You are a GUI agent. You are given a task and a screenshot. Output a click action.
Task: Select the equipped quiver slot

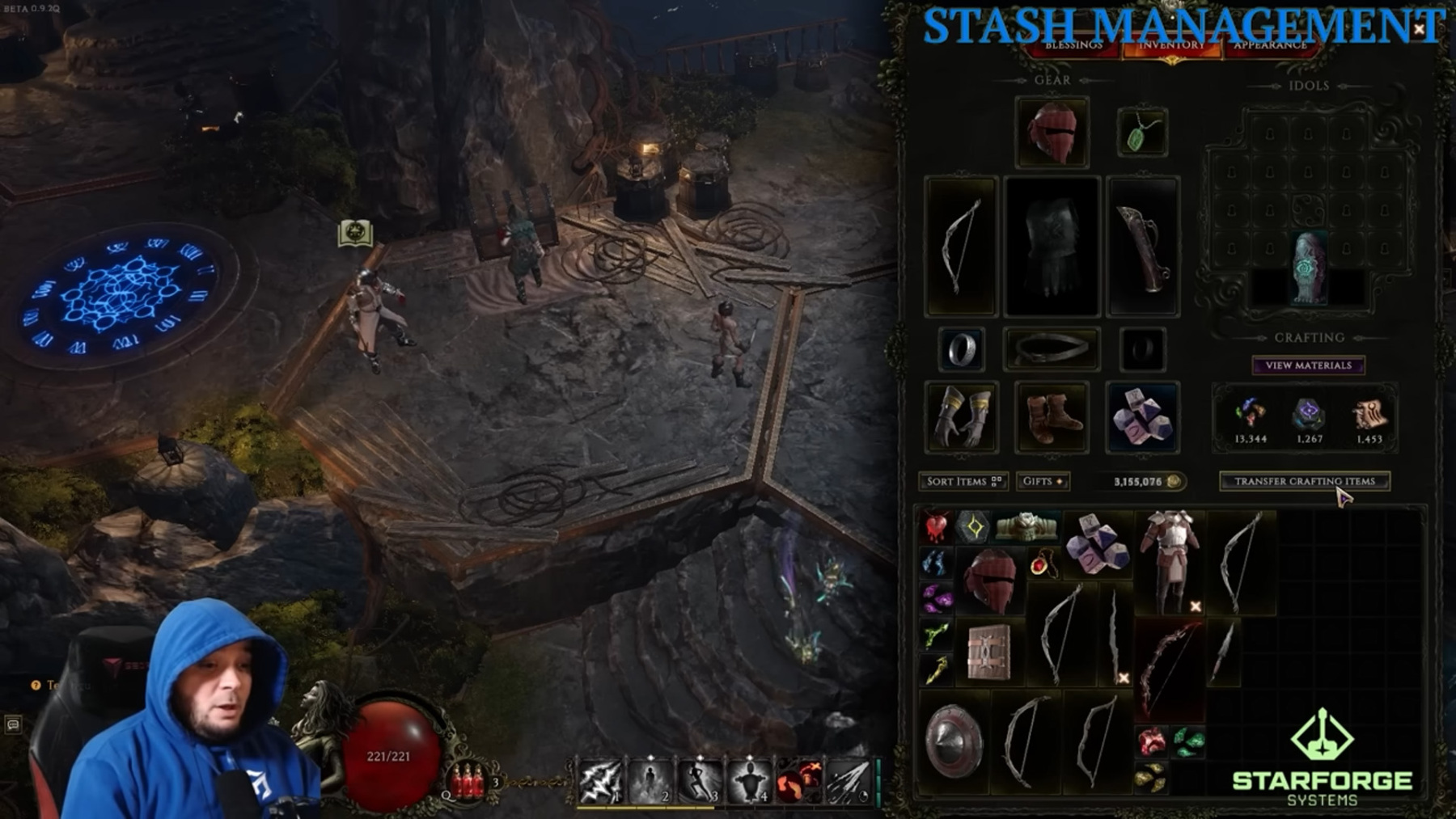click(1141, 247)
